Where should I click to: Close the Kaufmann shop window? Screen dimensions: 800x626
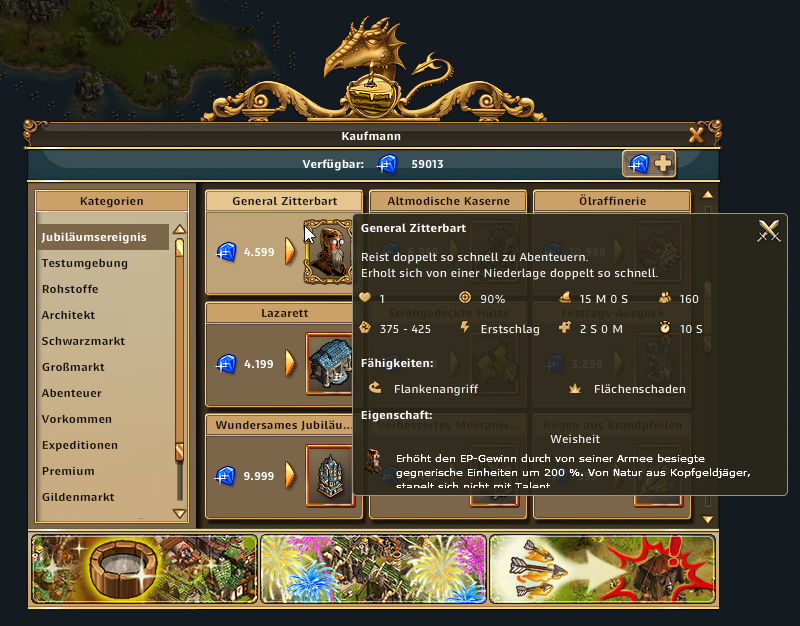(x=696, y=135)
